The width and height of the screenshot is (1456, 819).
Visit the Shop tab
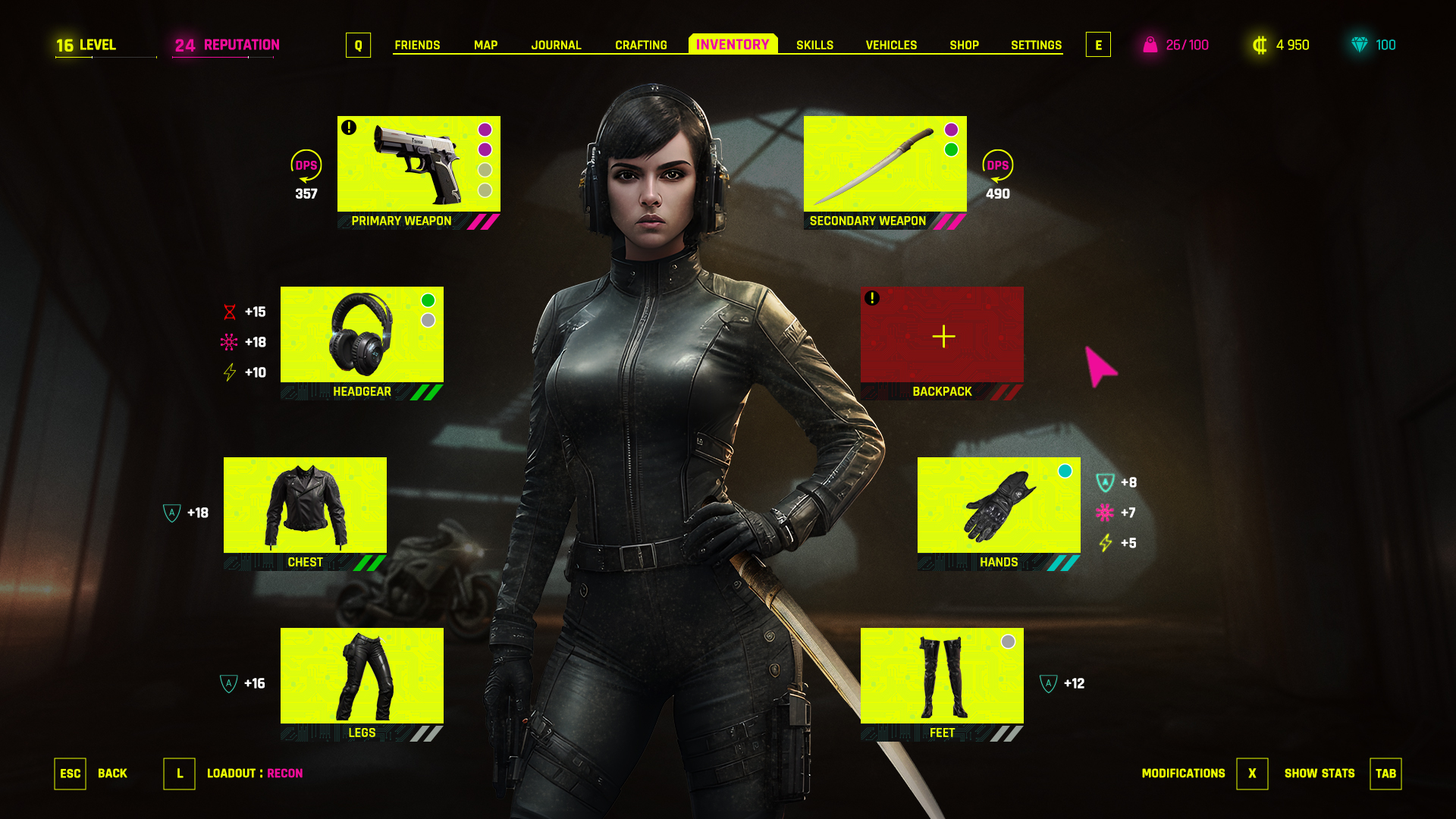(x=964, y=45)
